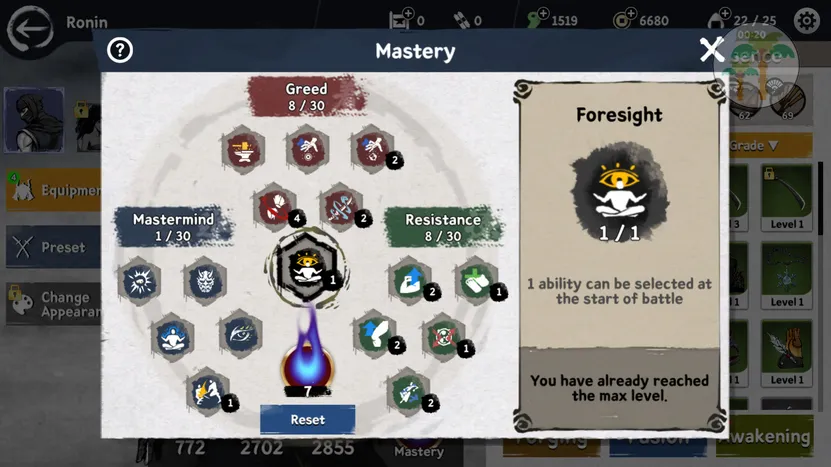This screenshot has width=831, height=467.
Task: Choose the crossed swords and bow Greed node
Action: click(x=340, y=206)
